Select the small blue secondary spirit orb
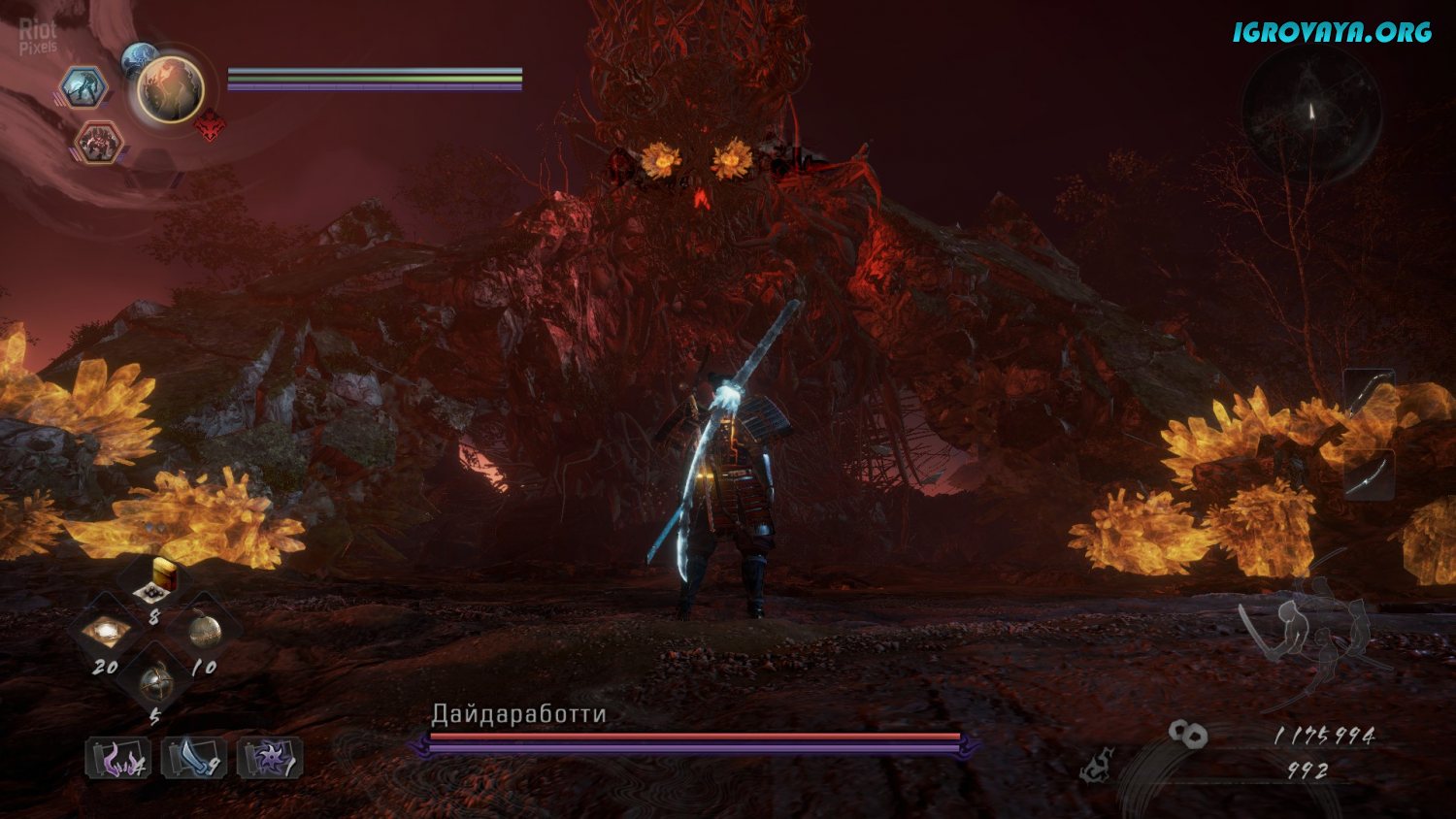The image size is (1456, 819). (139, 58)
